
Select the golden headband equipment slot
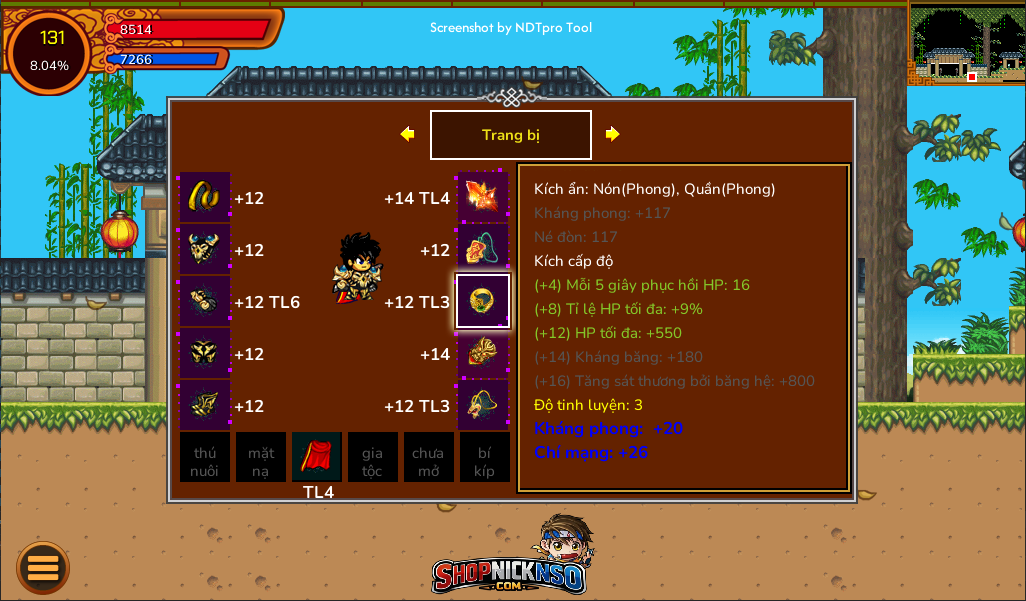coord(205,197)
